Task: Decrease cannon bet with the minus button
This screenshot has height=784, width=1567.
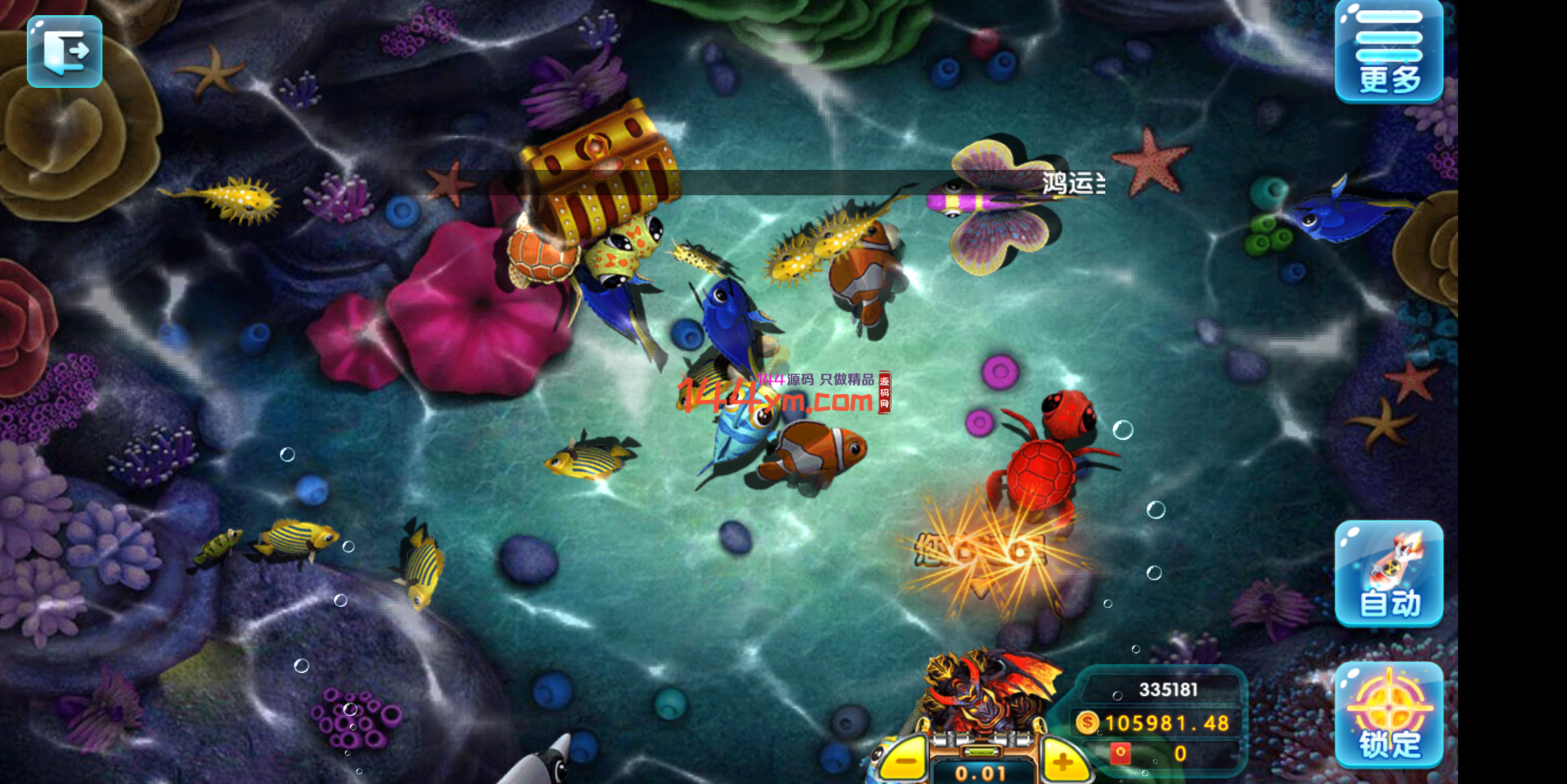Action: tap(905, 761)
